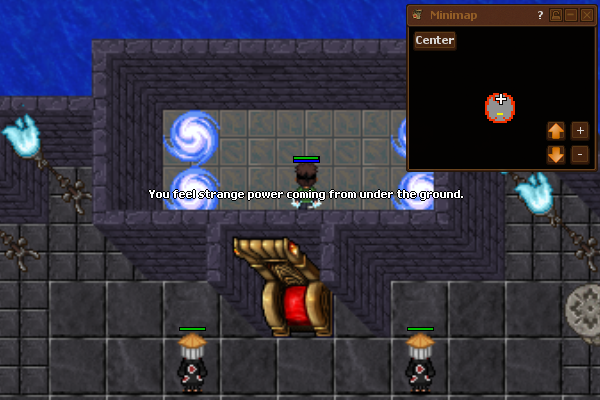Go down one minimap floor level
The image size is (600, 400).
(x=556, y=154)
